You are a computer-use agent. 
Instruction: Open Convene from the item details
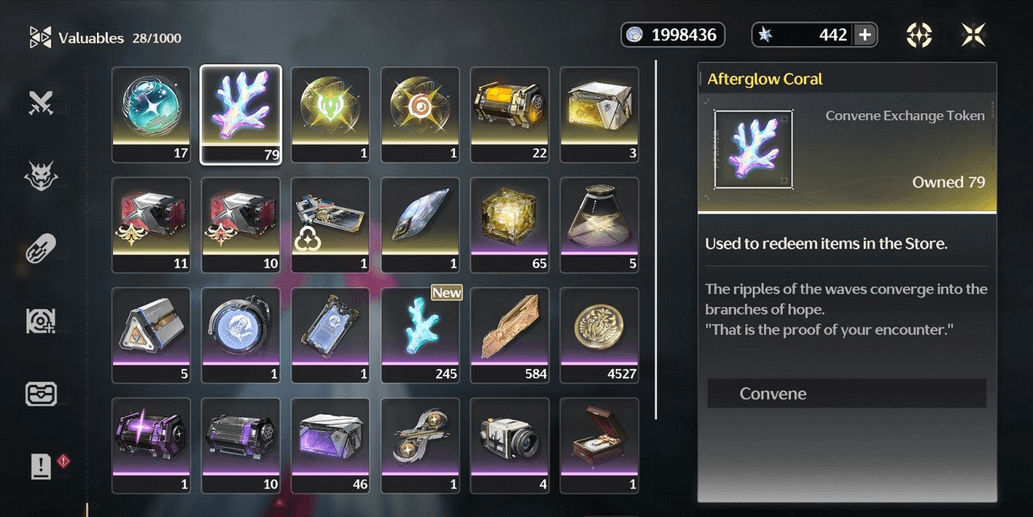point(846,394)
